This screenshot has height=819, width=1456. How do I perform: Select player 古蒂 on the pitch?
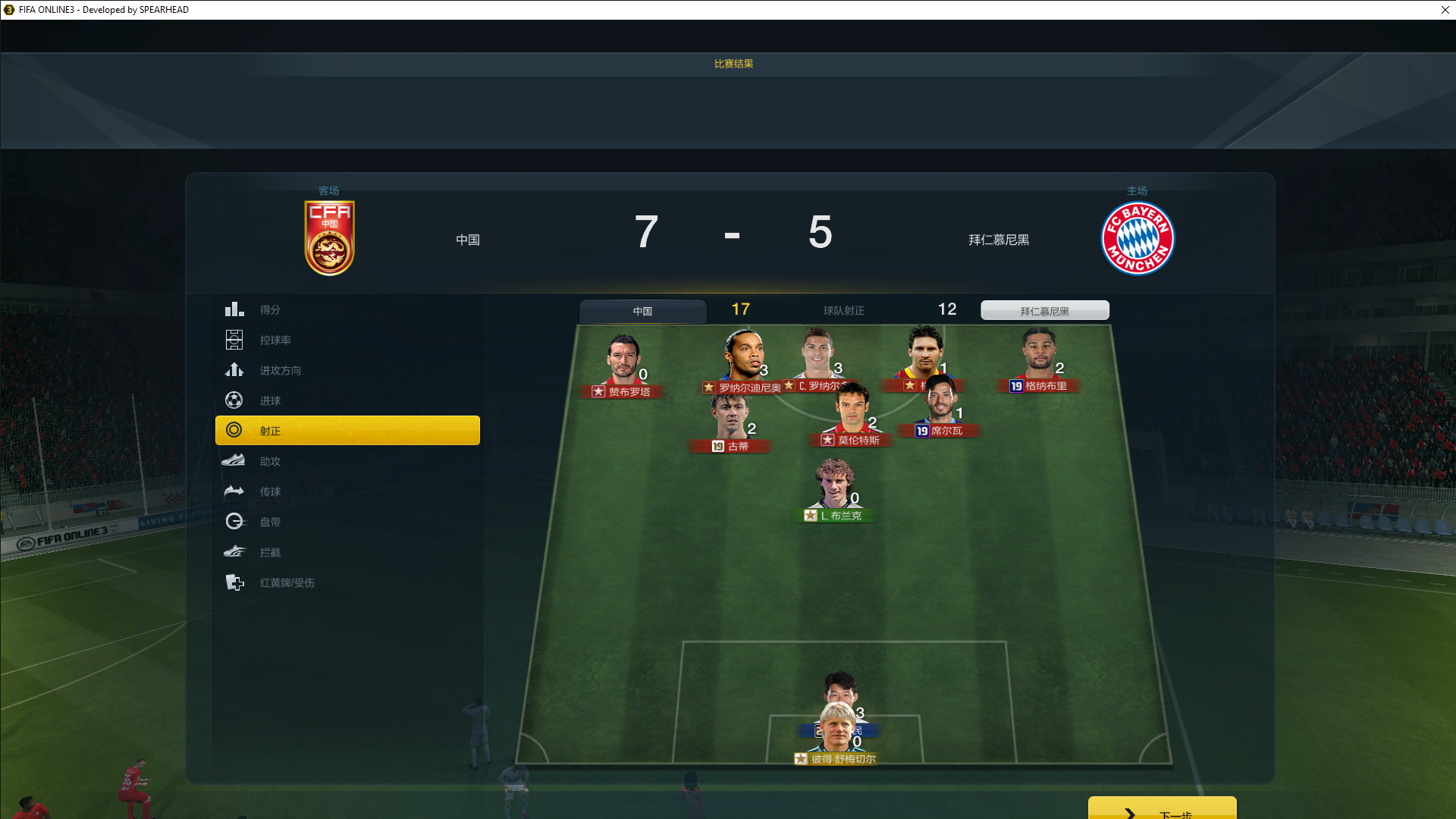730,419
